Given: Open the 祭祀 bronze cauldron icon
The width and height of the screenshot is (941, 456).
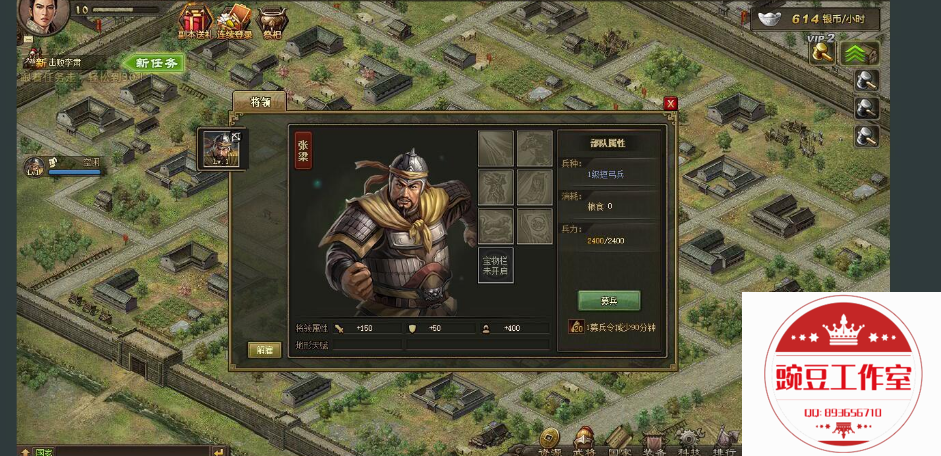Looking at the screenshot, I should tap(271, 21).
